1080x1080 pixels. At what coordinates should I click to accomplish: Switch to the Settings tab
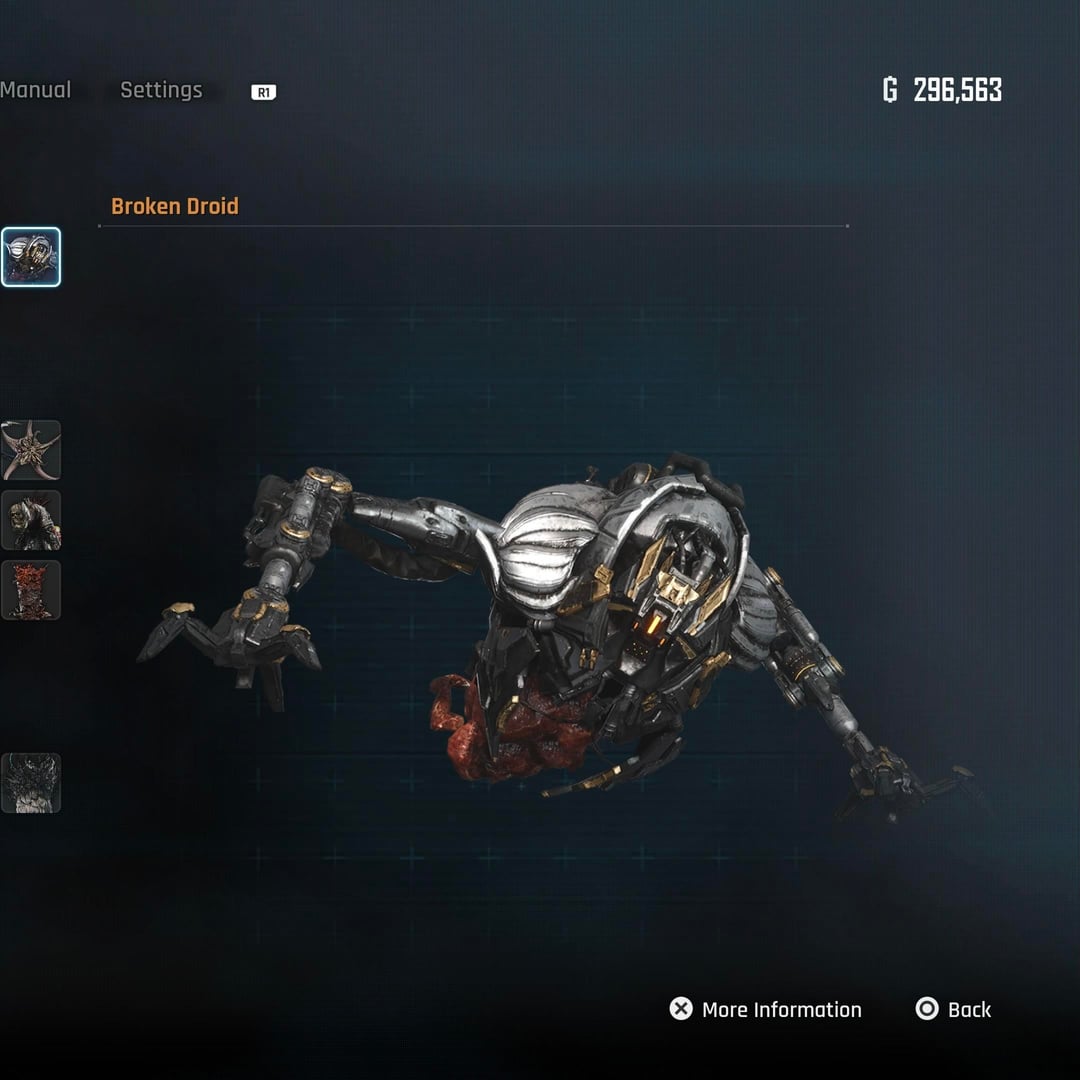click(161, 90)
